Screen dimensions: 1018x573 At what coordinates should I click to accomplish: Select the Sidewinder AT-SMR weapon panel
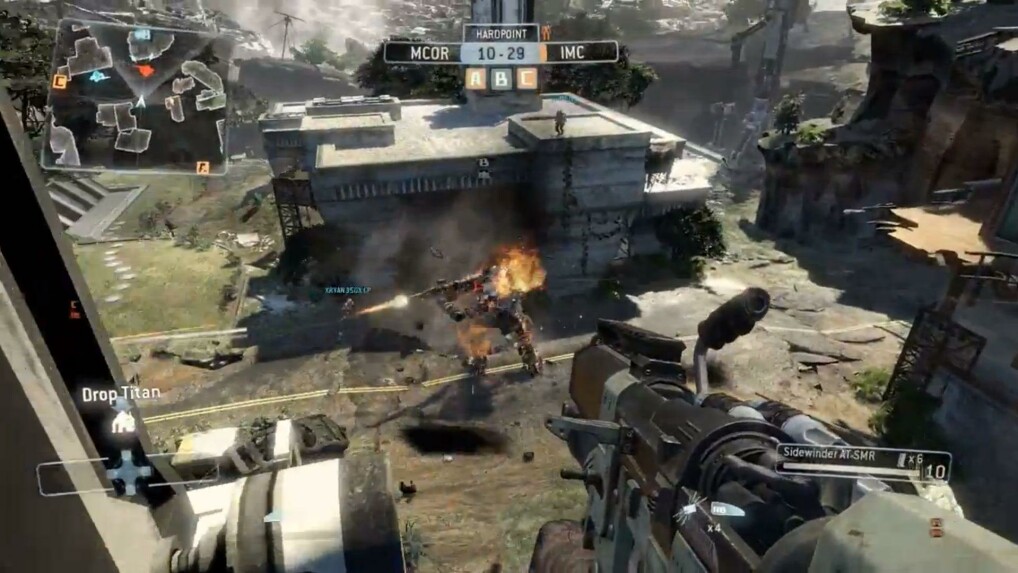tap(863, 464)
